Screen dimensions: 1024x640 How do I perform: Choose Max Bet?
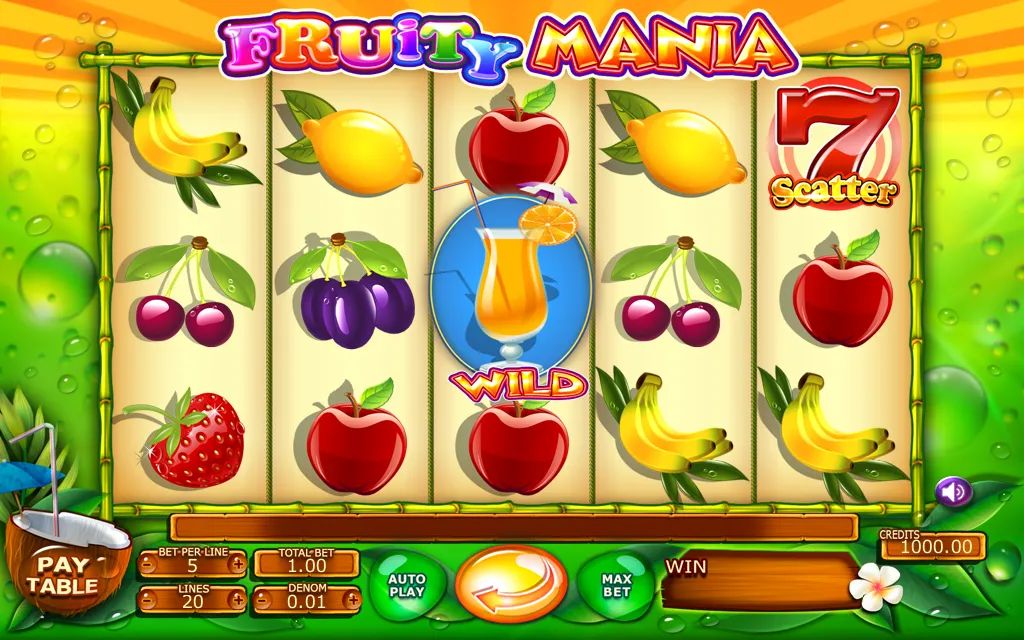[x=616, y=586]
